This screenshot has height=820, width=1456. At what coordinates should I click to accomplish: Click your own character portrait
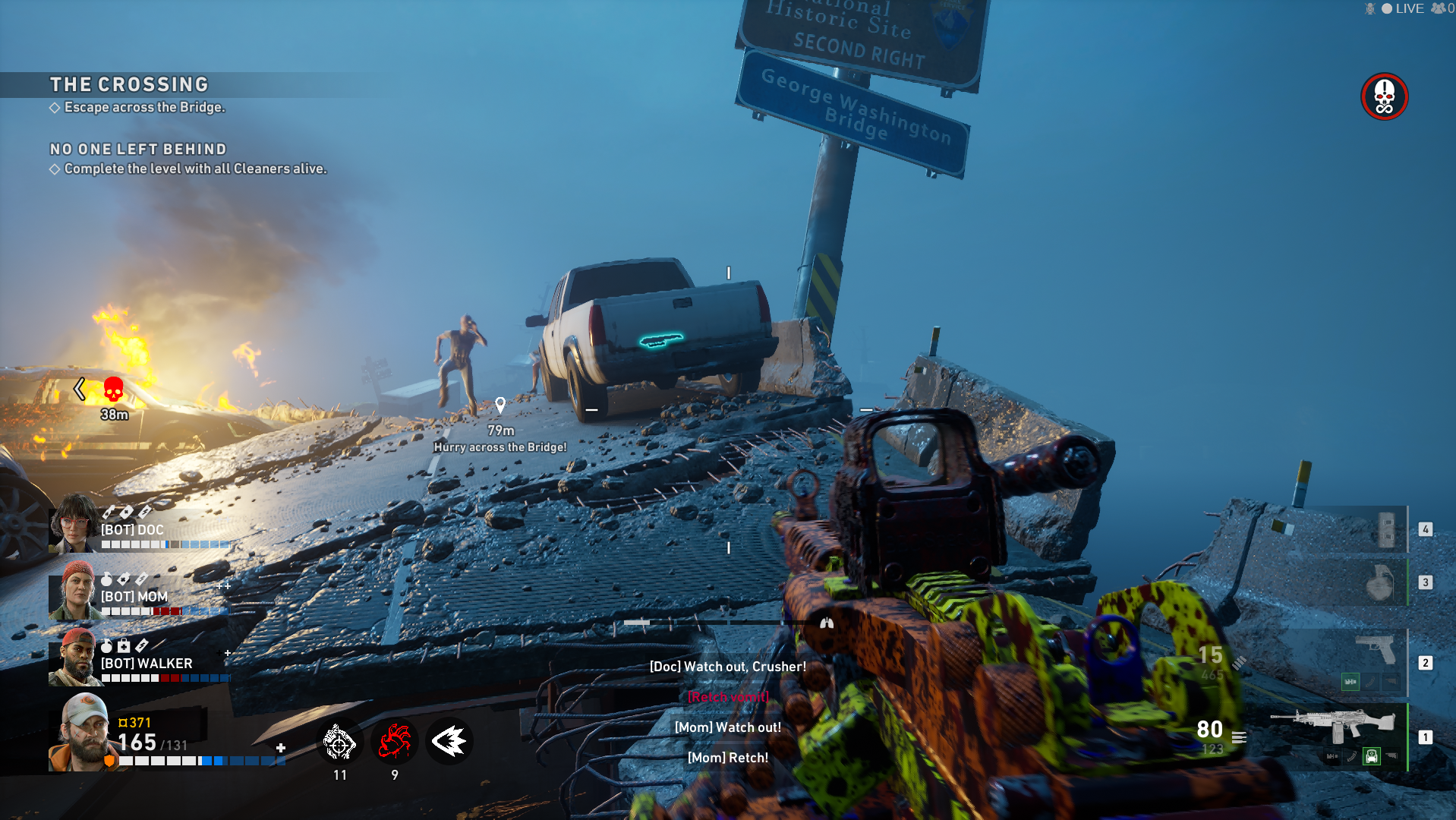[82, 732]
